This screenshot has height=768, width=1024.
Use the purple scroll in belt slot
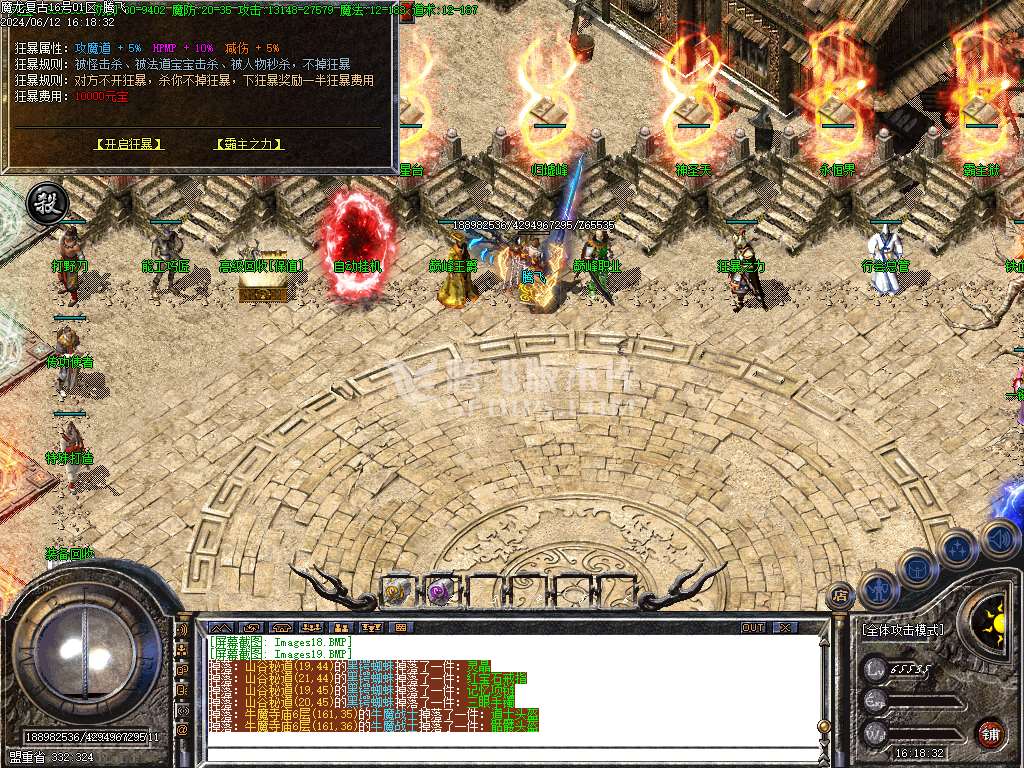(438, 591)
